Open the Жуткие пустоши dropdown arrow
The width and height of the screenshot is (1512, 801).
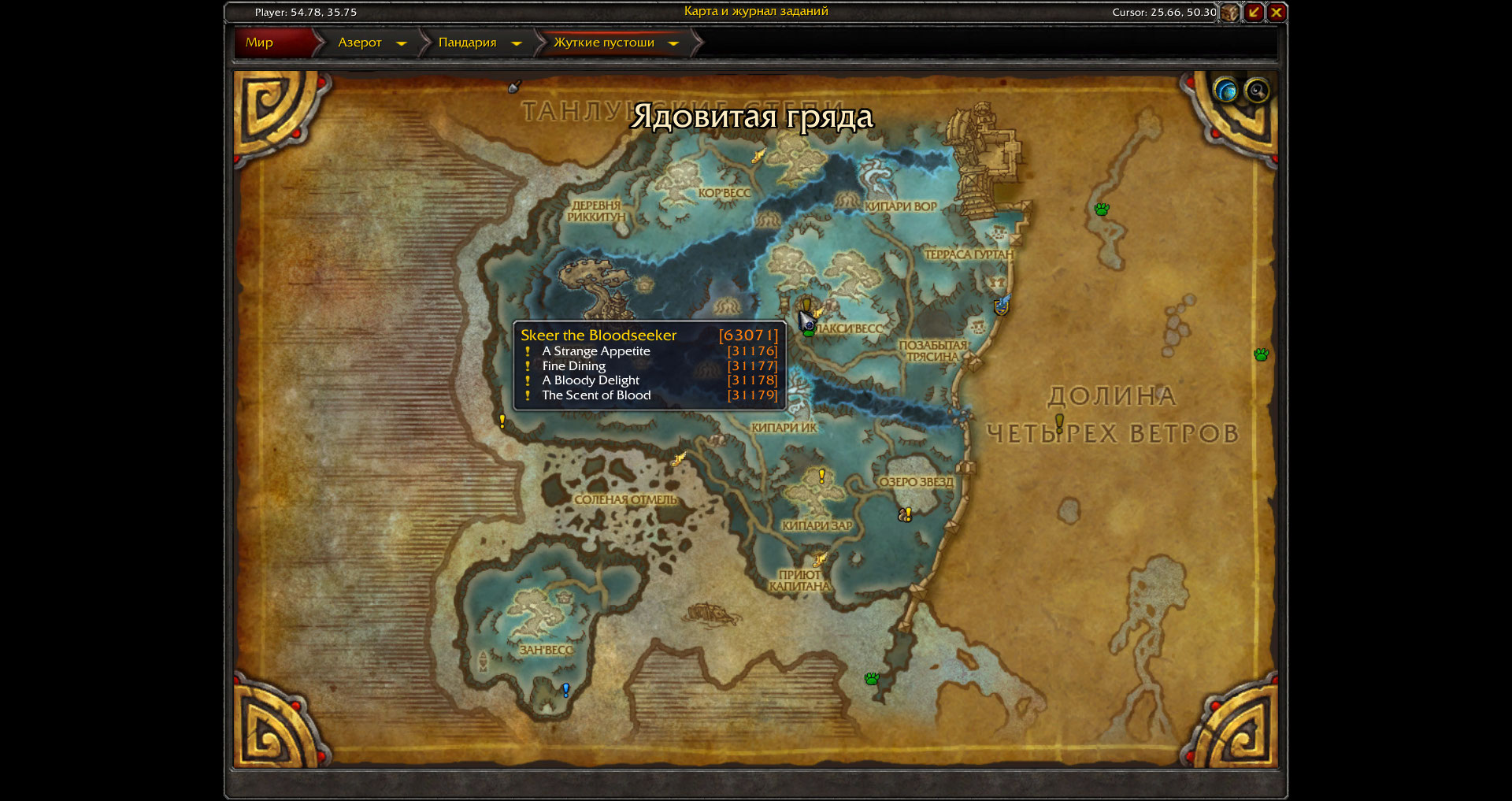(673, 43)
